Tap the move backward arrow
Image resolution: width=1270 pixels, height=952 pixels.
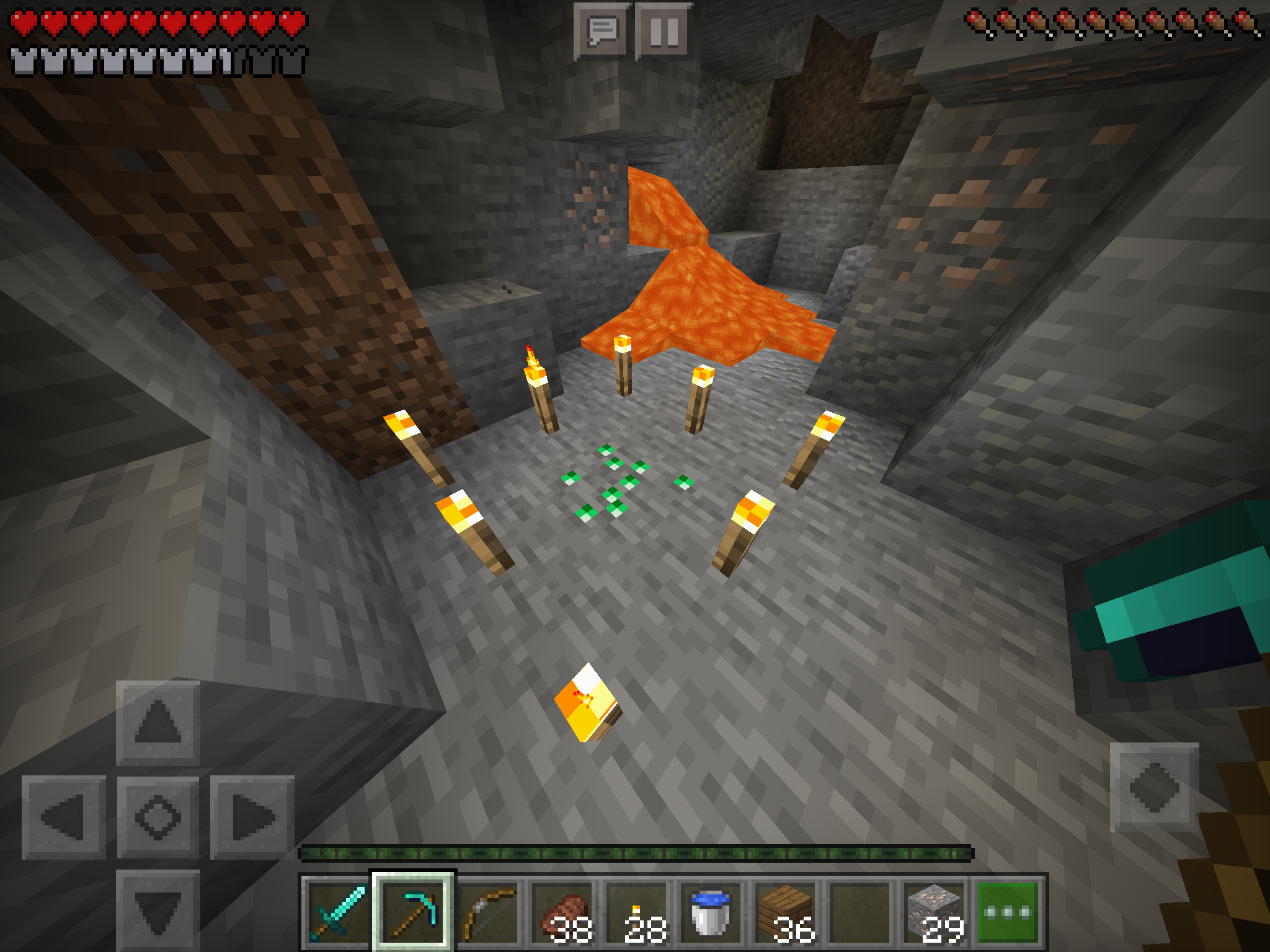[x=158, y=910]
